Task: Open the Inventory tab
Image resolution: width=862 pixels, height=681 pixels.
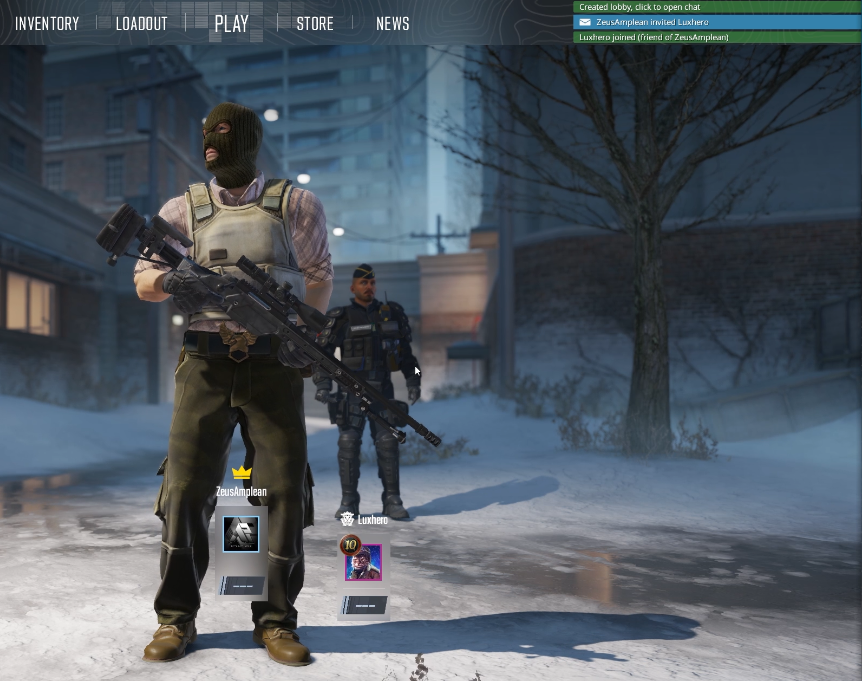Action: pyautogui.click(x=47, y=23)
